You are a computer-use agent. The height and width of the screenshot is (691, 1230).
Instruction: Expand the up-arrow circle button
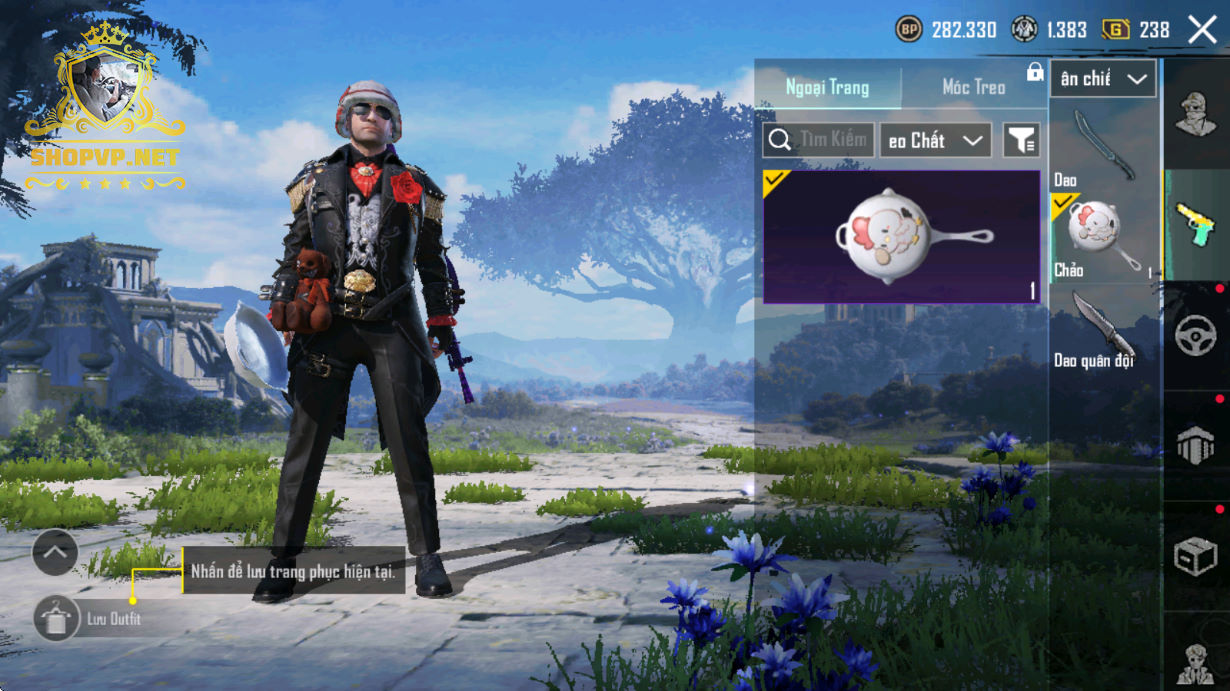[55, 552]
